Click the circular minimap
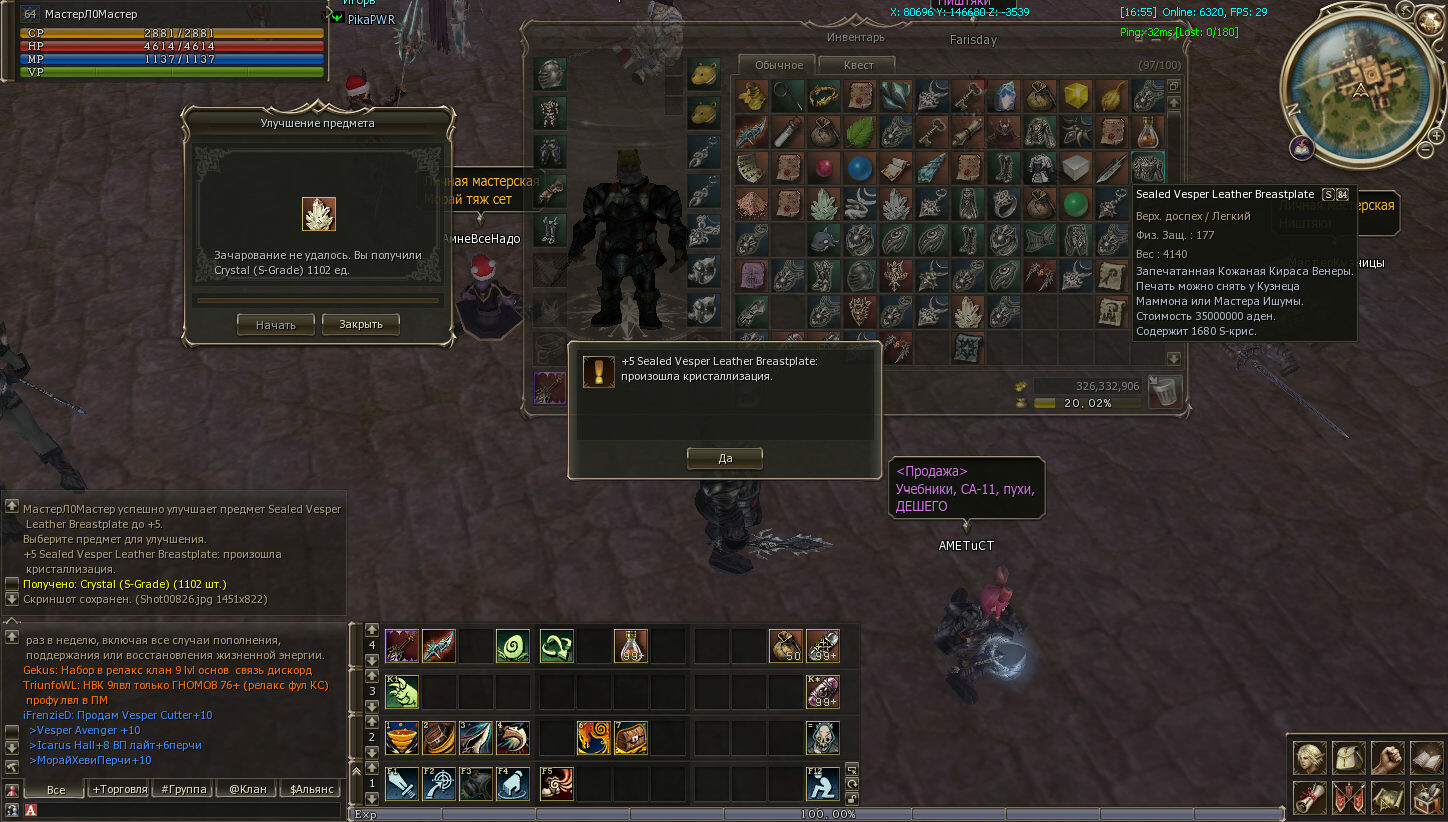The width and height of the screenshot is (1448, 822). tap(1361, 82)
